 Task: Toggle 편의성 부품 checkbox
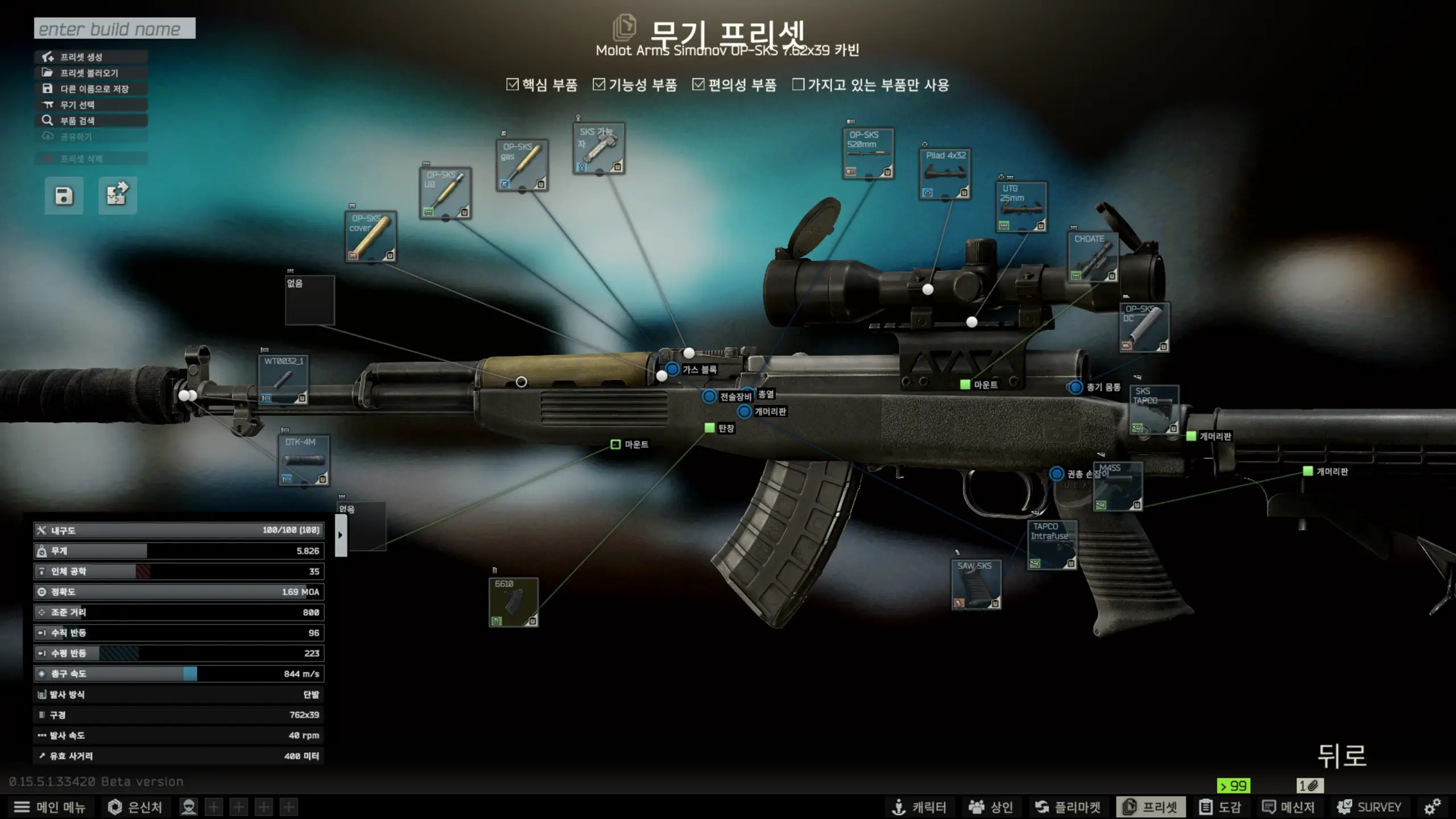[698, 85]
